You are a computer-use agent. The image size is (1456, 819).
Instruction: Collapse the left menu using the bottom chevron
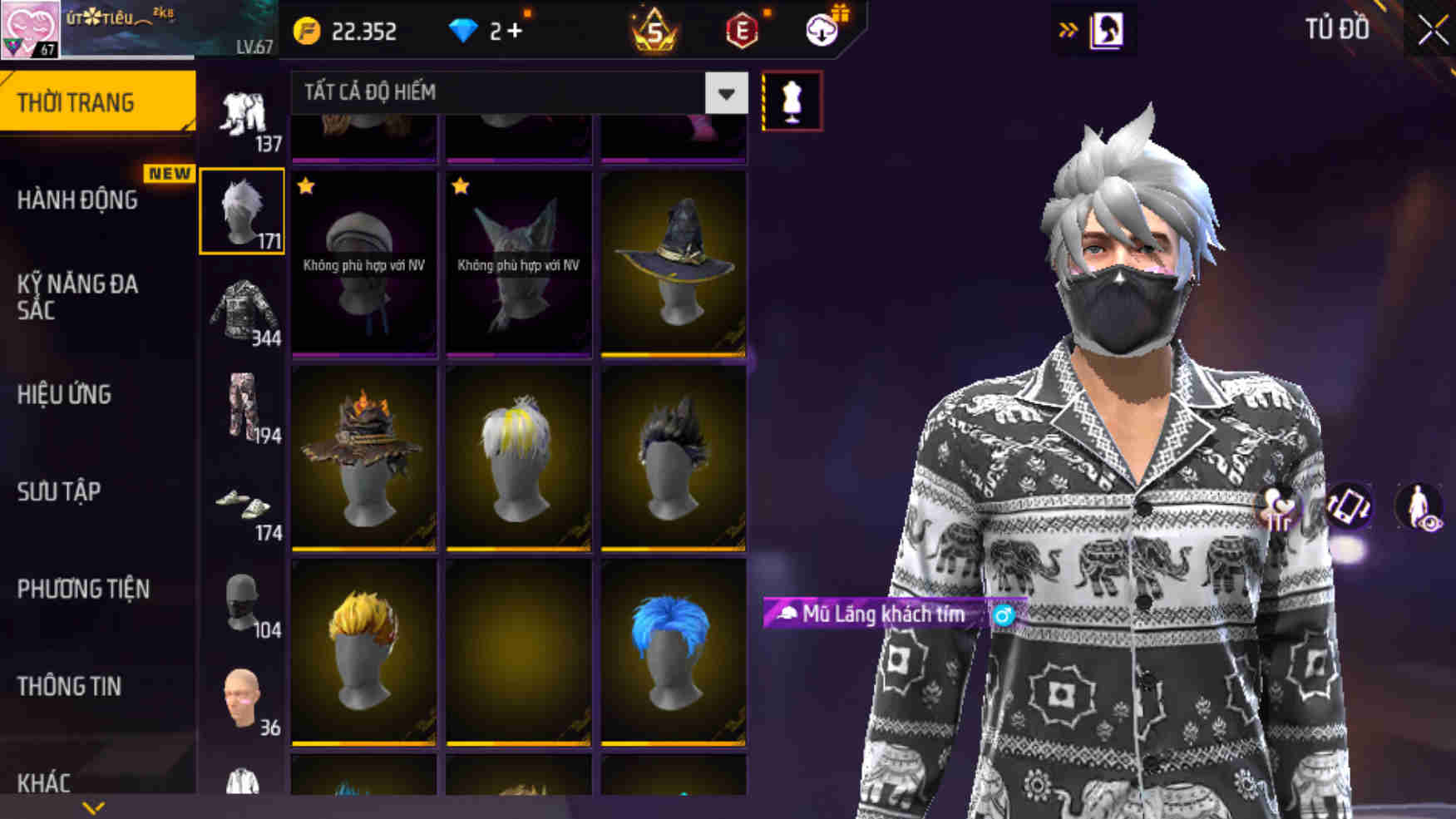(x=94, y=804)
